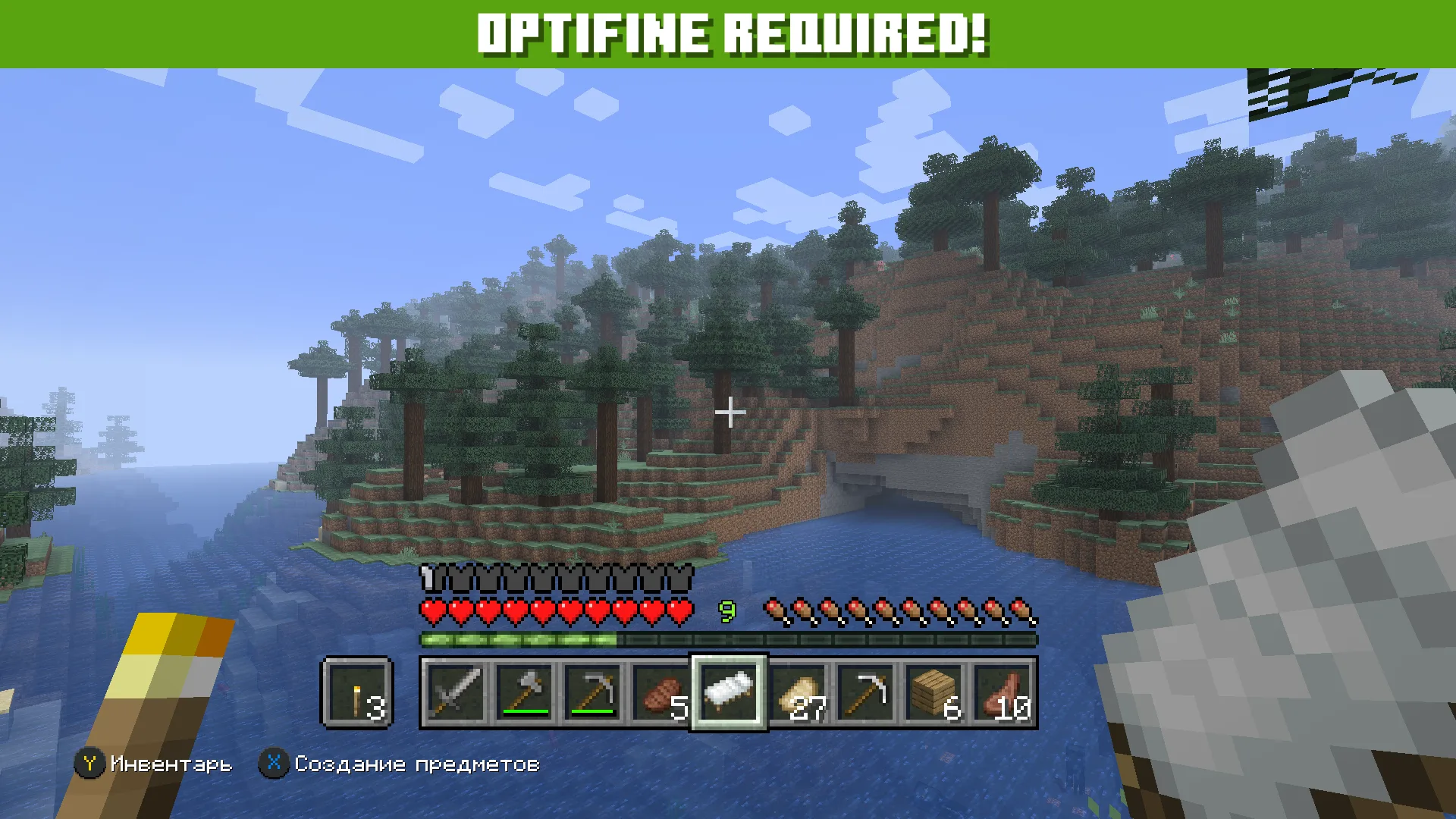Viewport: 1456px width, 819px height.
Task: Select the stone sword hotbar slot
Action: tap(455, 693)
